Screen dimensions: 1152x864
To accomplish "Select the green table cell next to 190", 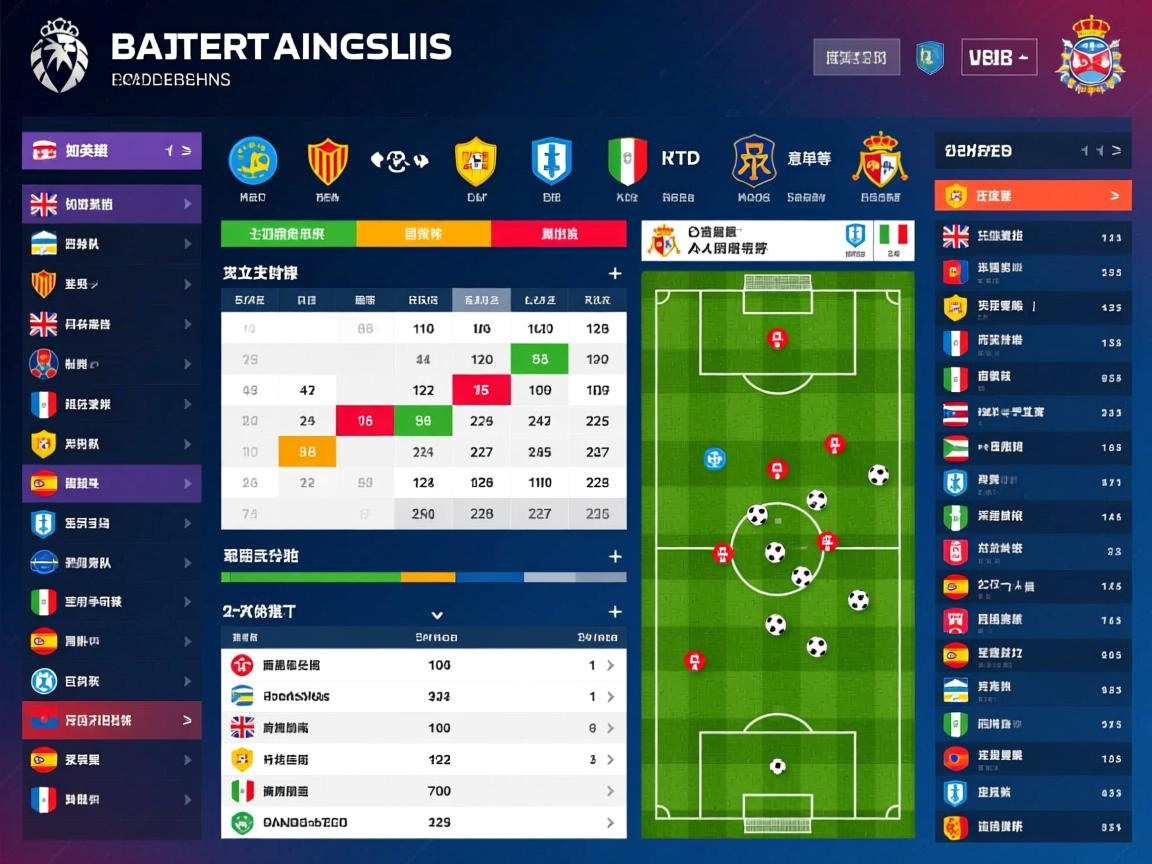I will pyautogui.click(x=539, y=359).
